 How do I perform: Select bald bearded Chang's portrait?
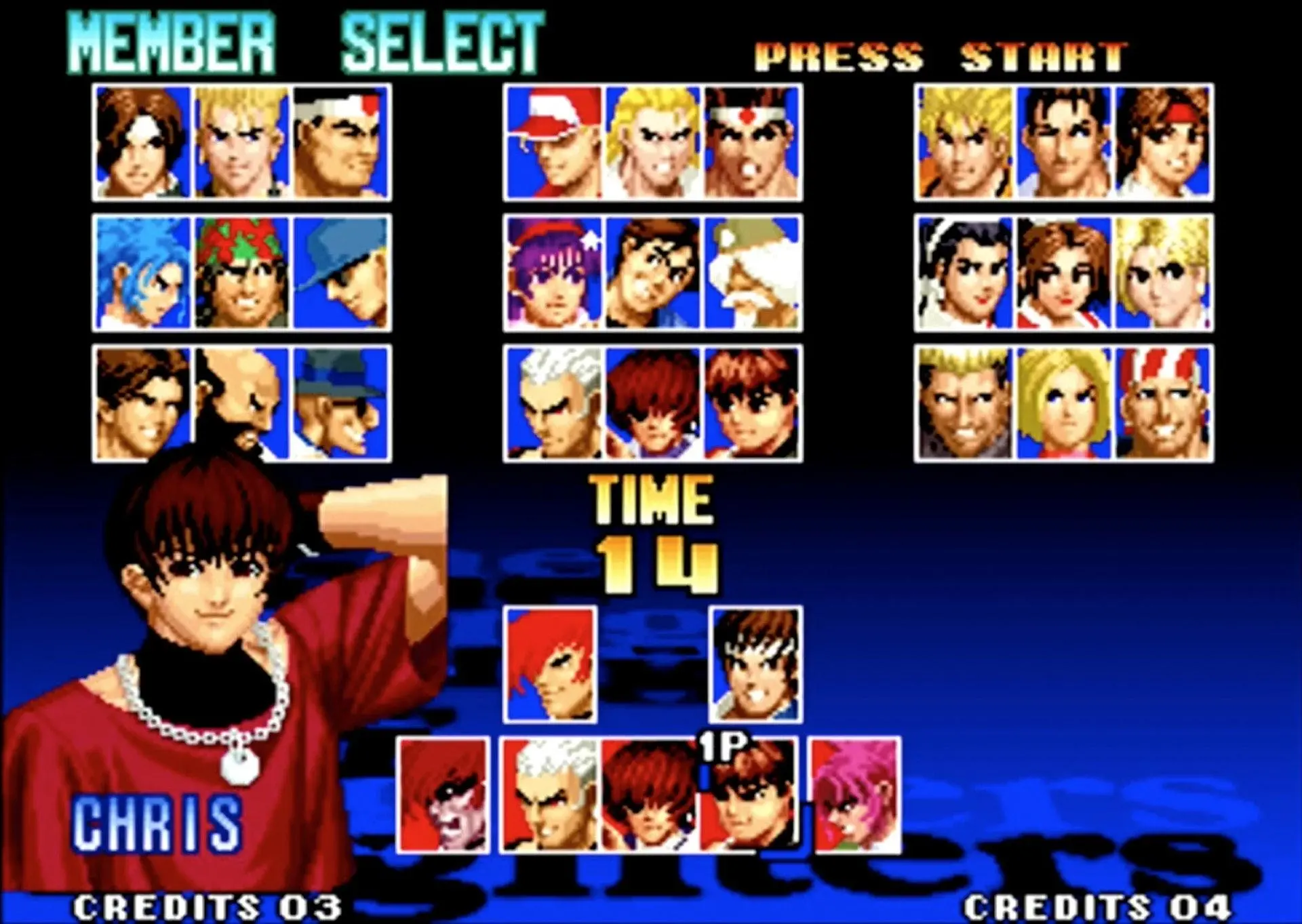point(241,403)
